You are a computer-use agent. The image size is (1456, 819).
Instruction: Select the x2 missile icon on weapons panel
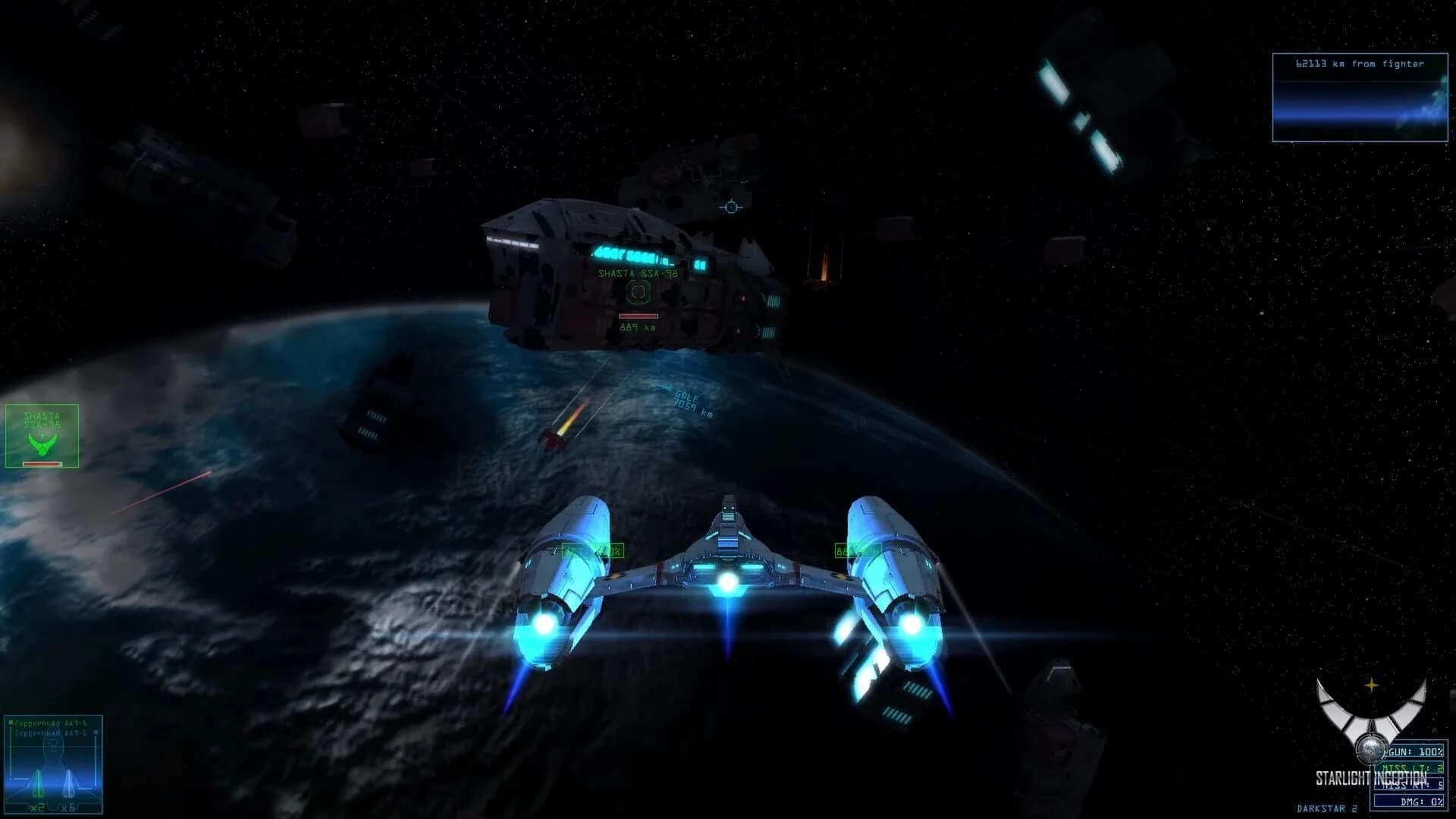click(38, 789)
